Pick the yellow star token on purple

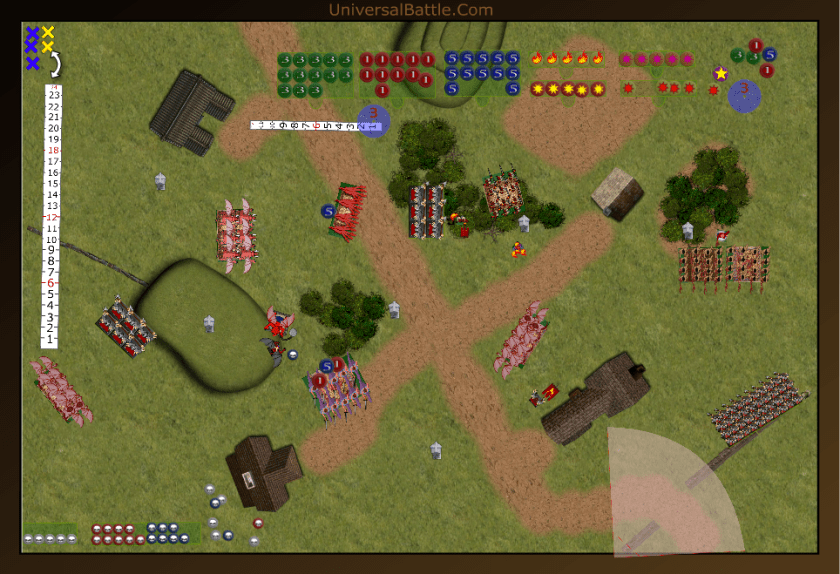click(x=720, y=73)
